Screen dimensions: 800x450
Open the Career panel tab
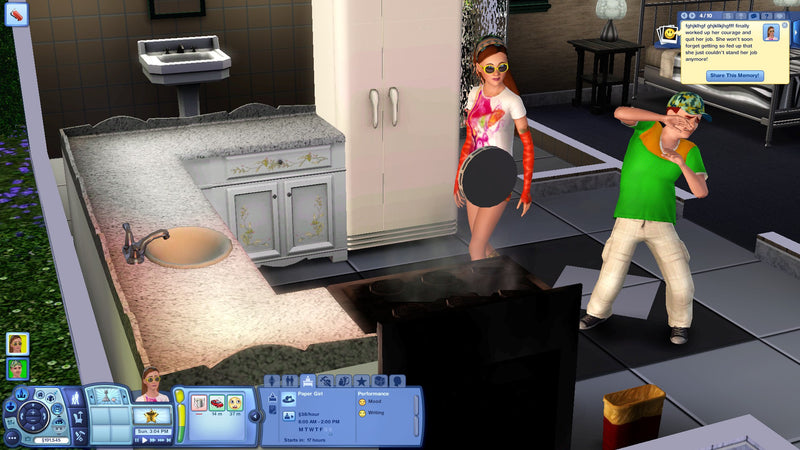[x=308, y=381]
